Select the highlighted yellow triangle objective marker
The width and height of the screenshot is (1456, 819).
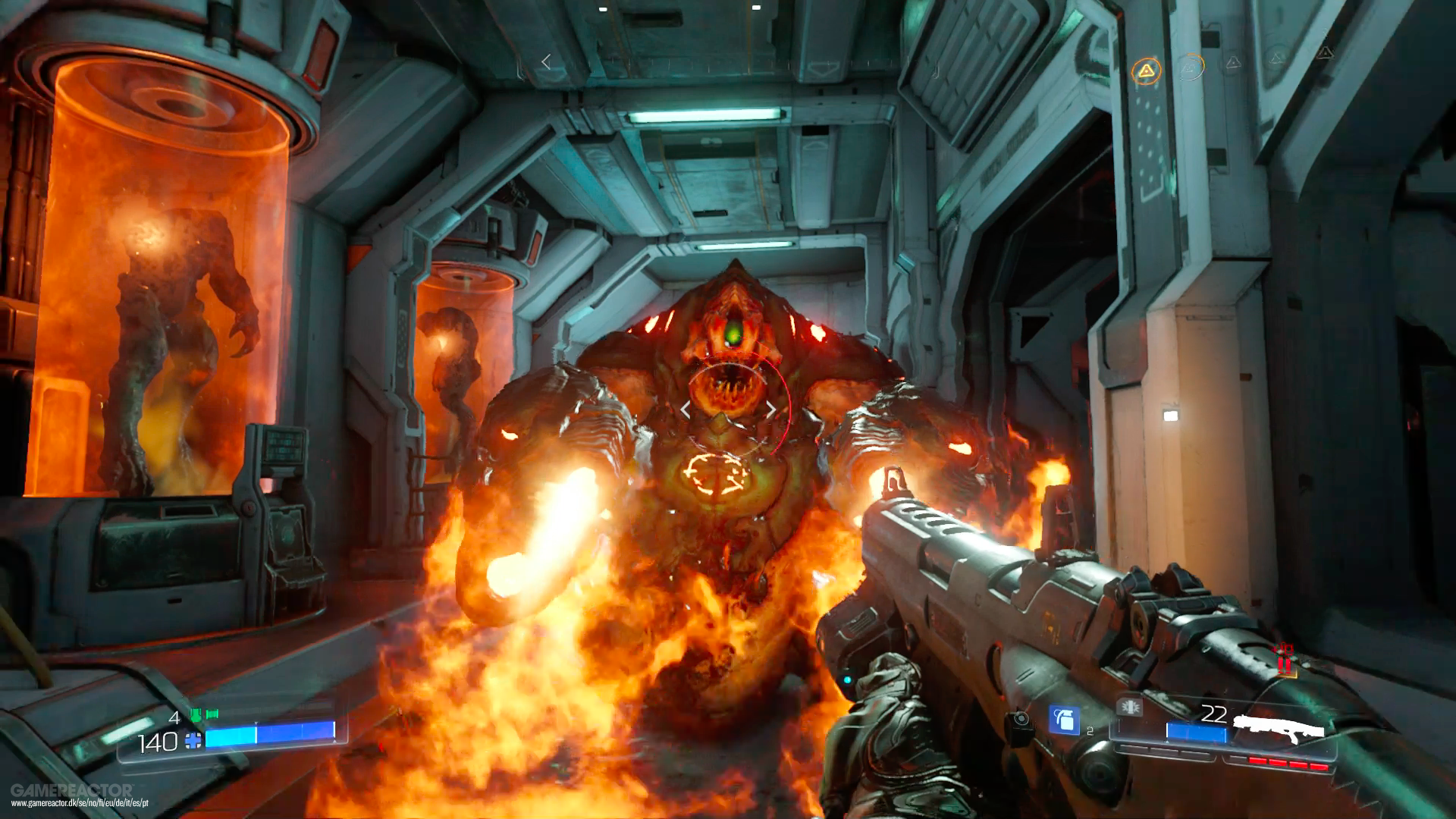(x=1146, y=71)
